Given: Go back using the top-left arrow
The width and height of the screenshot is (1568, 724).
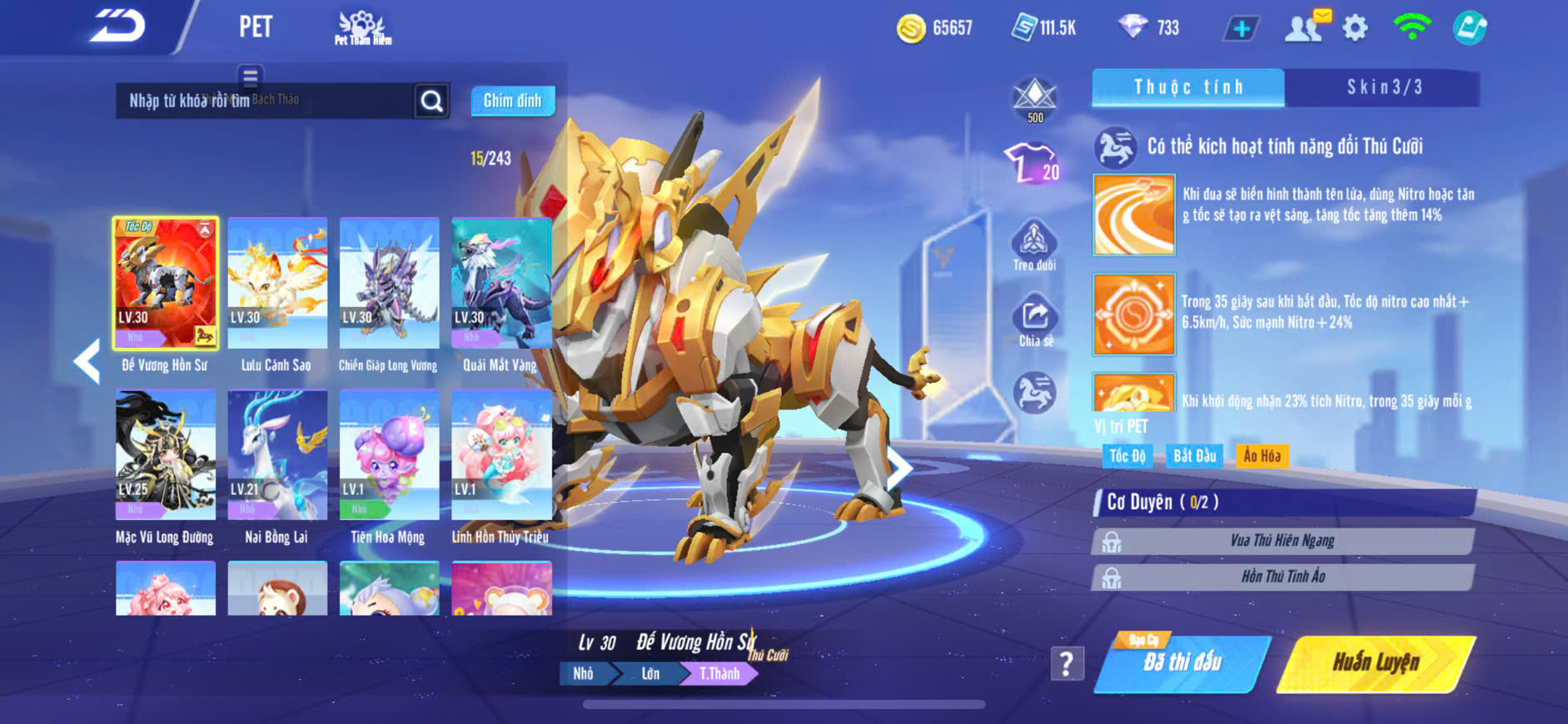Looking at the screenshot, I should tap(118, 27).
